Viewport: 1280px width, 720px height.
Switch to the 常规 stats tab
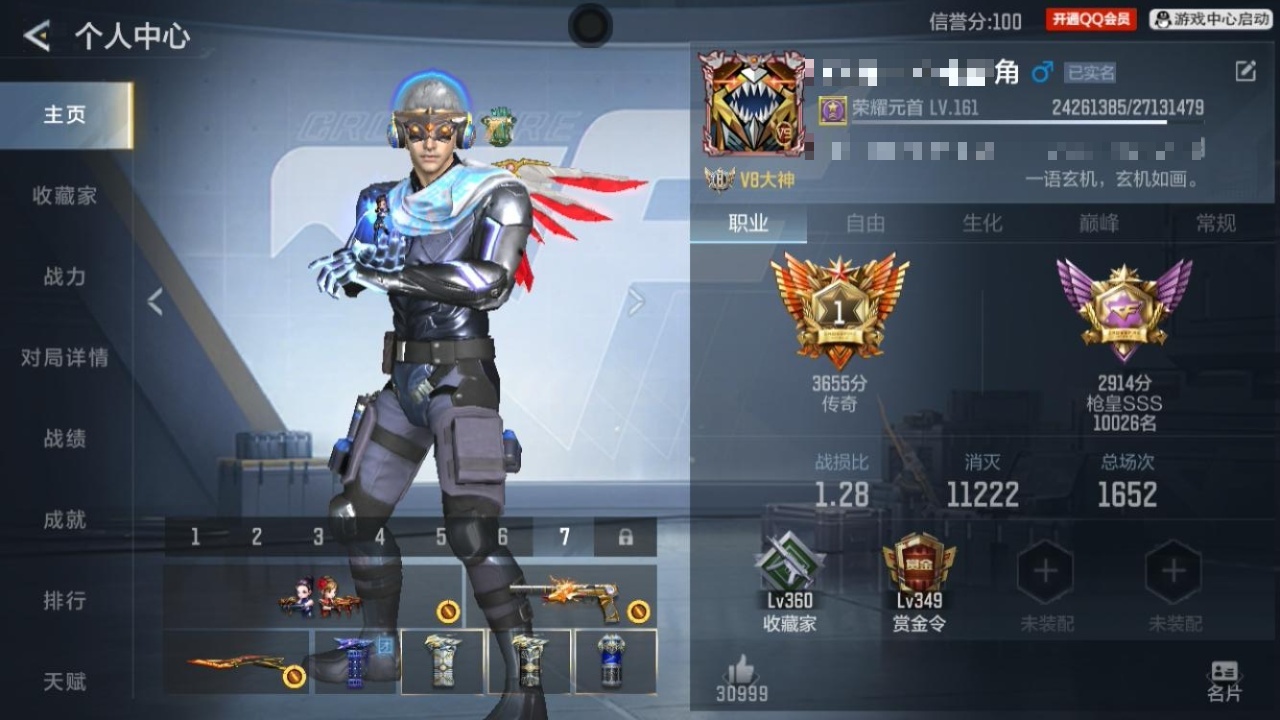pyautogui.click(x=1216, y=224)
